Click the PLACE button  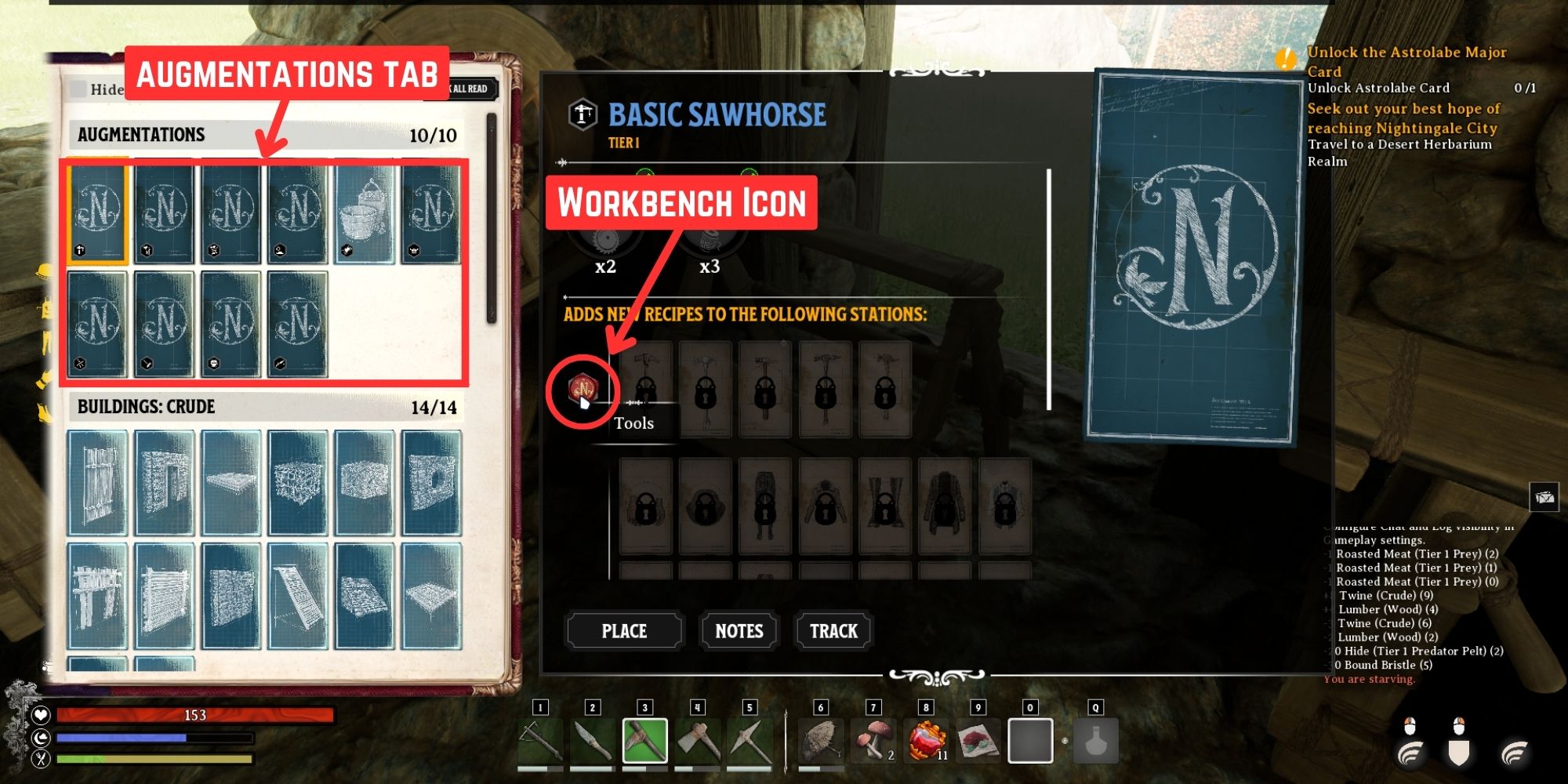pos(624,630)
